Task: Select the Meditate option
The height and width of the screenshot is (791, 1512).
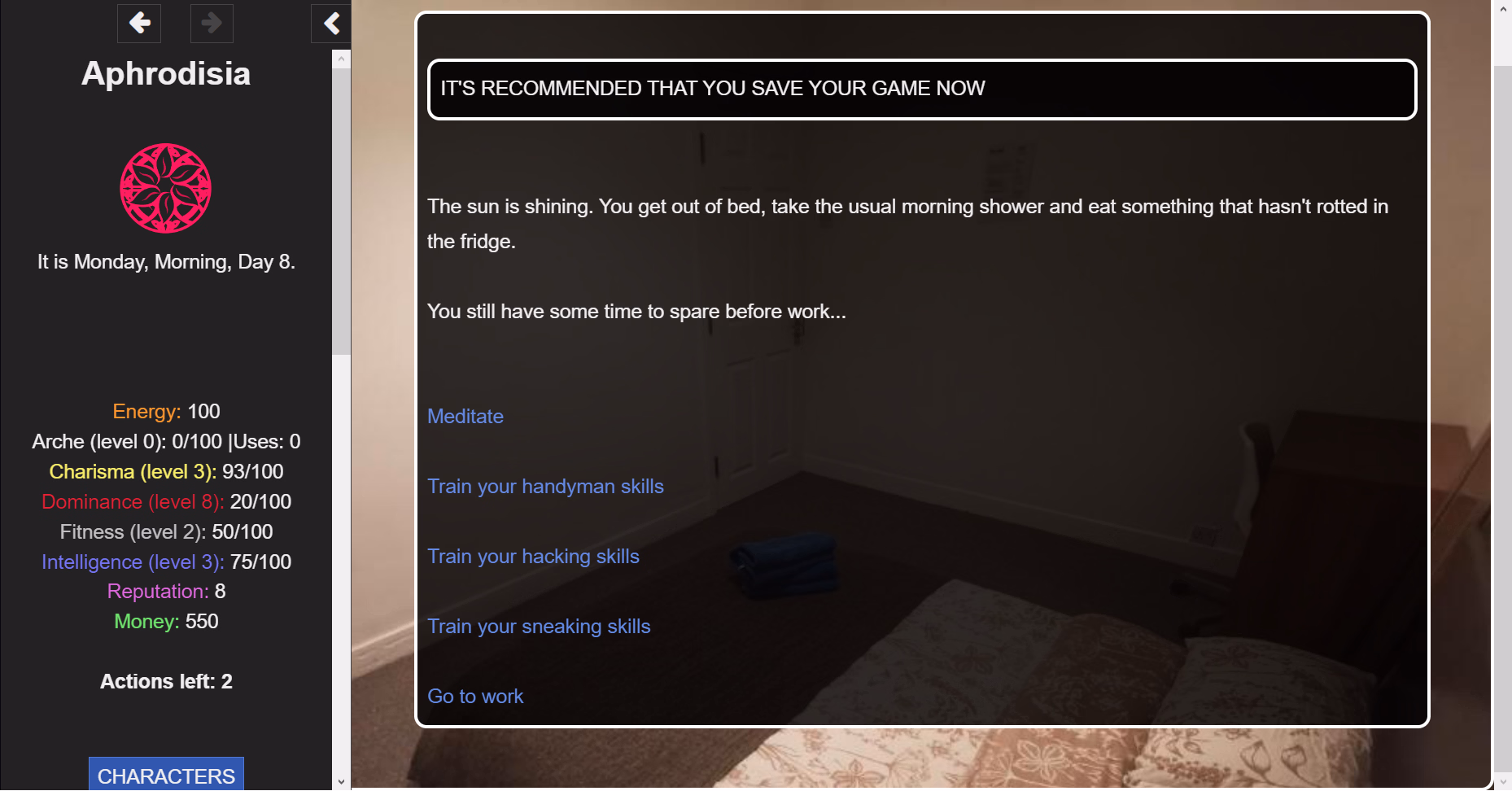Action: [x=465, y=417]
